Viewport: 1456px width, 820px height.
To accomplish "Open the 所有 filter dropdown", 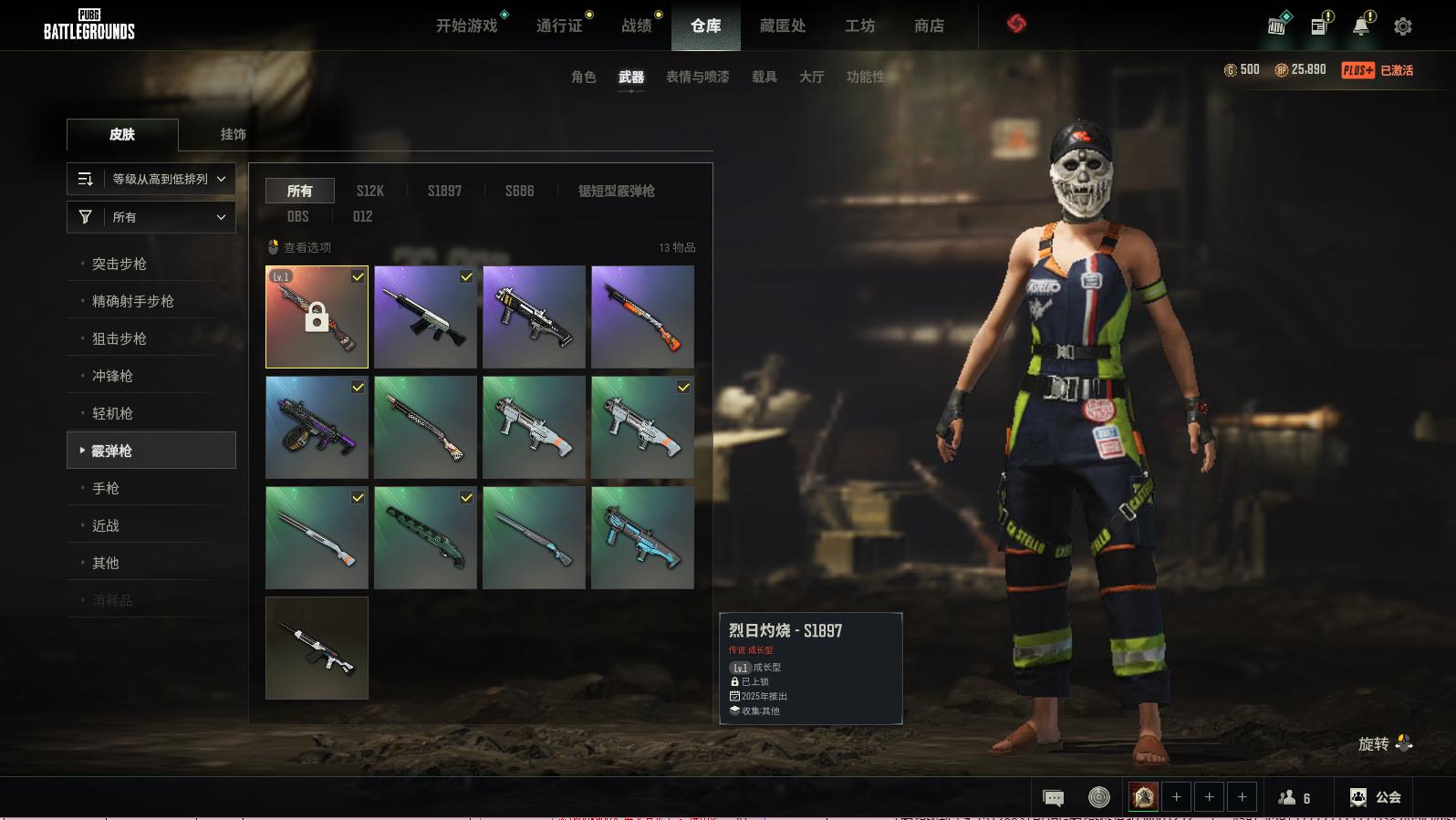I will (151, 217).
